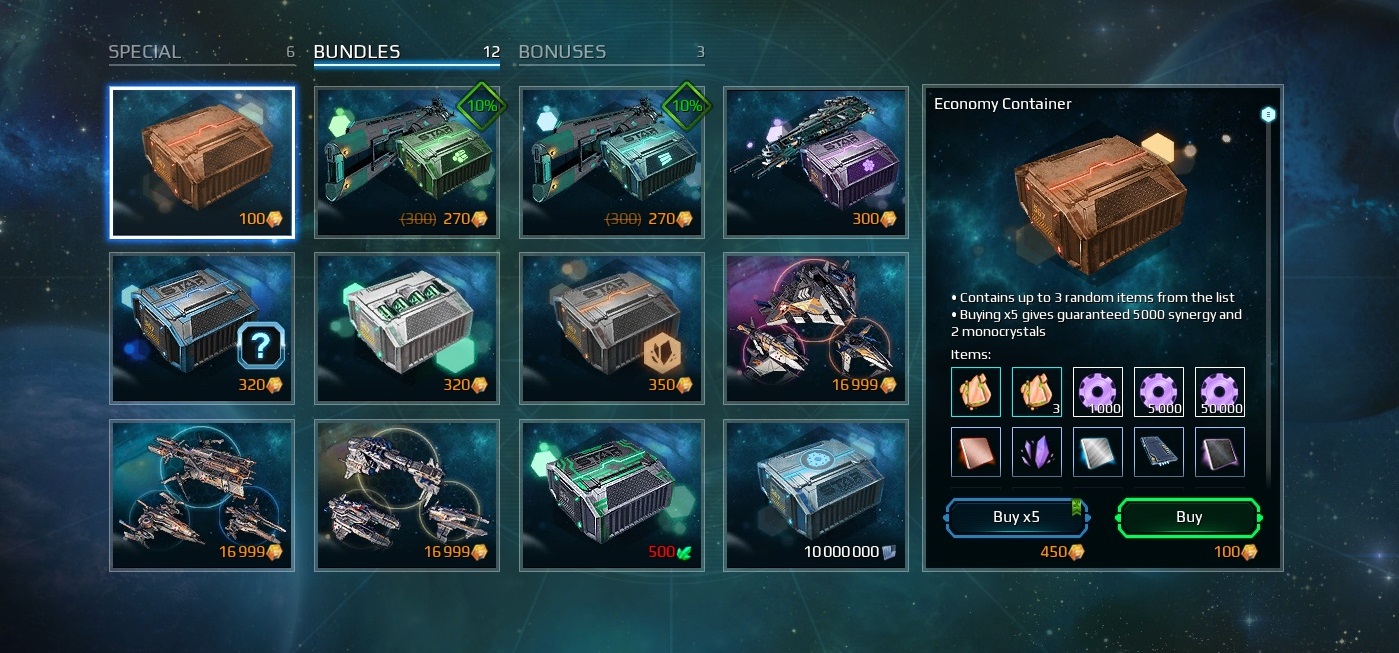Inspect the copper plate item

click(x=976, y=452)
